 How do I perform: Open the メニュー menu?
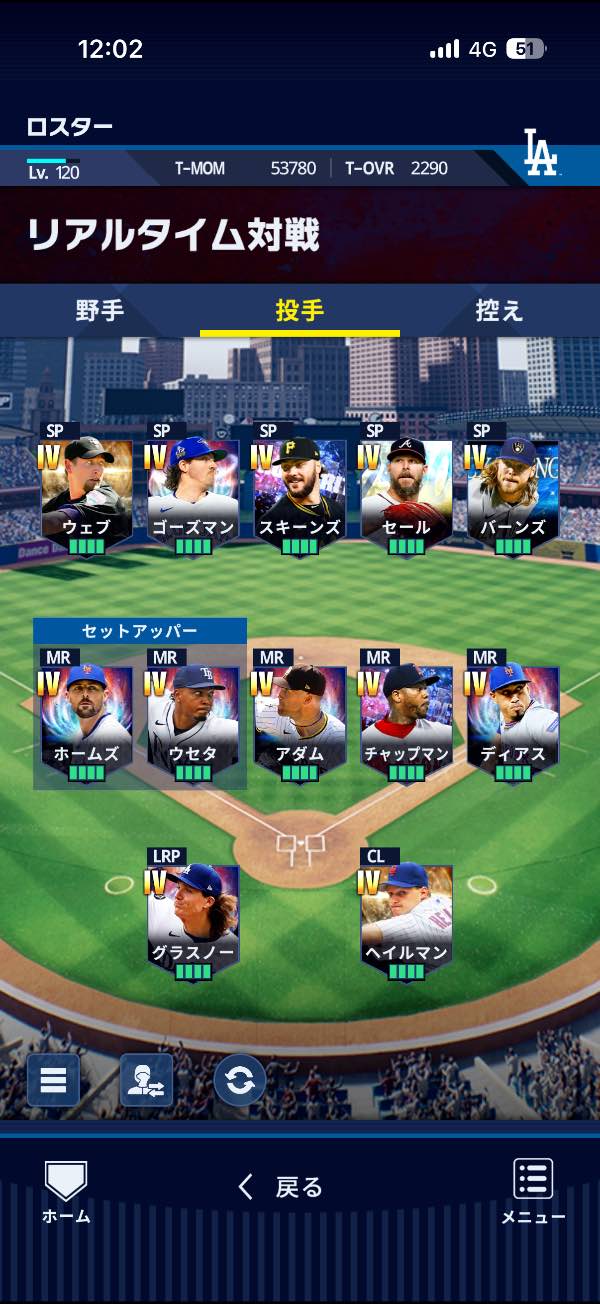point(533,1192)
